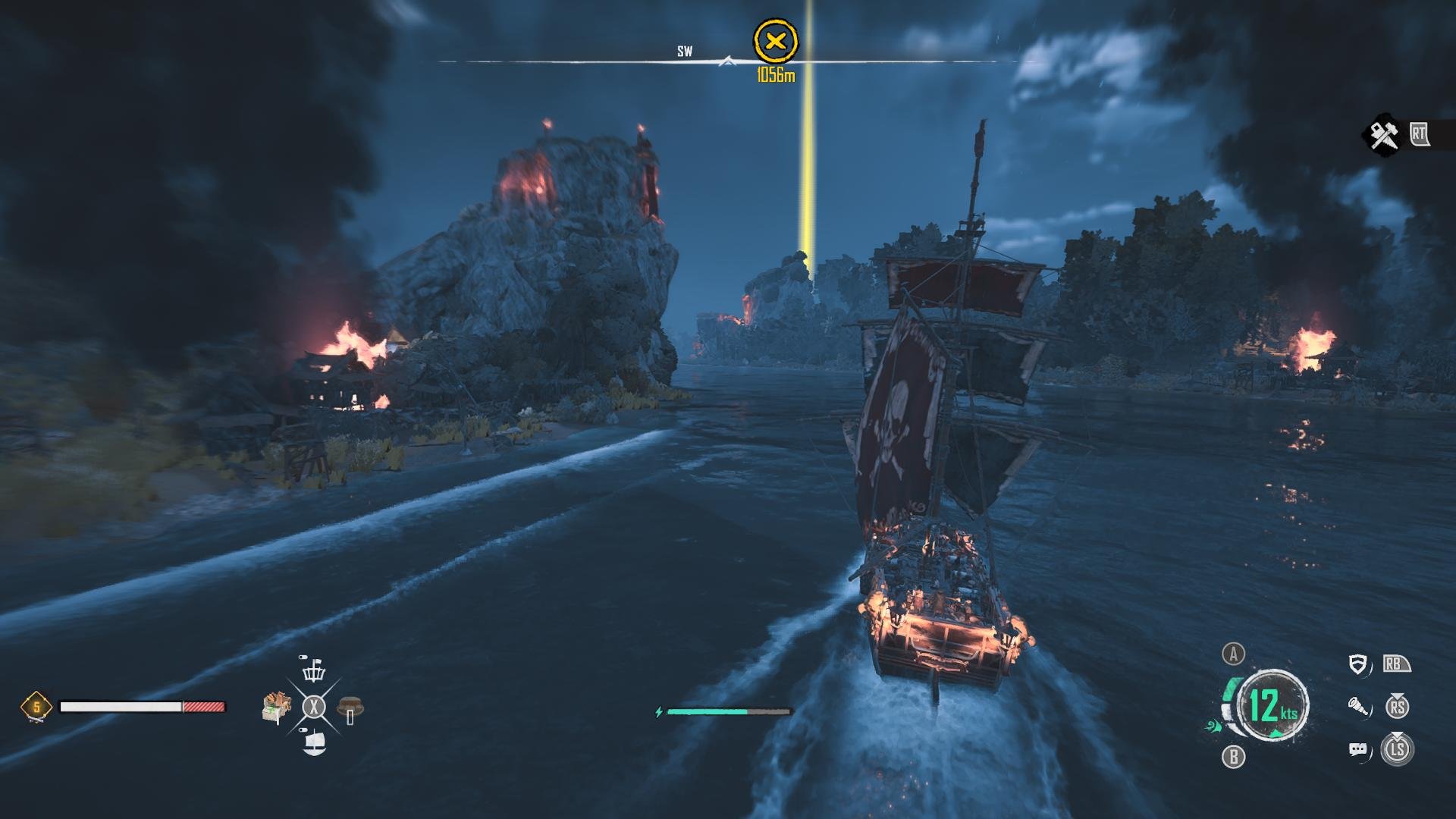Activate the crossed hammers repair icon
1456x819 pixels.
pos(1383,136)
